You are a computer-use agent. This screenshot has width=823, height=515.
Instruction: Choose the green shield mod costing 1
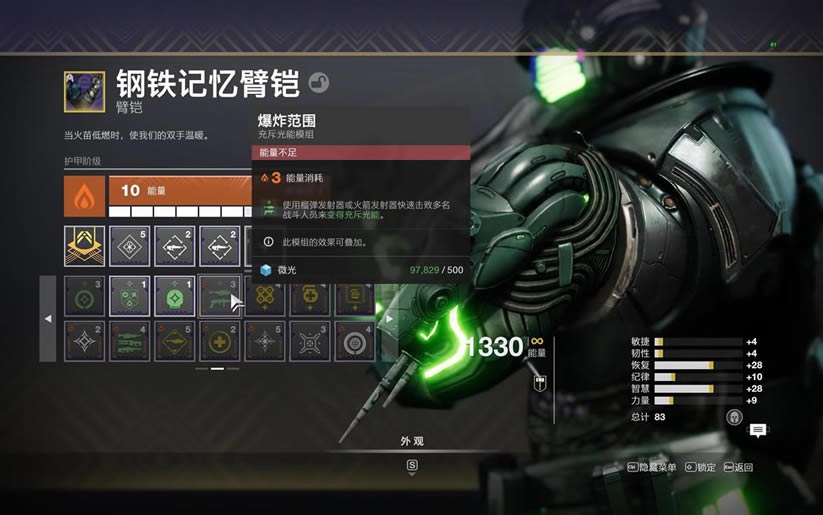pyautogui.click(x=129, y=297)
